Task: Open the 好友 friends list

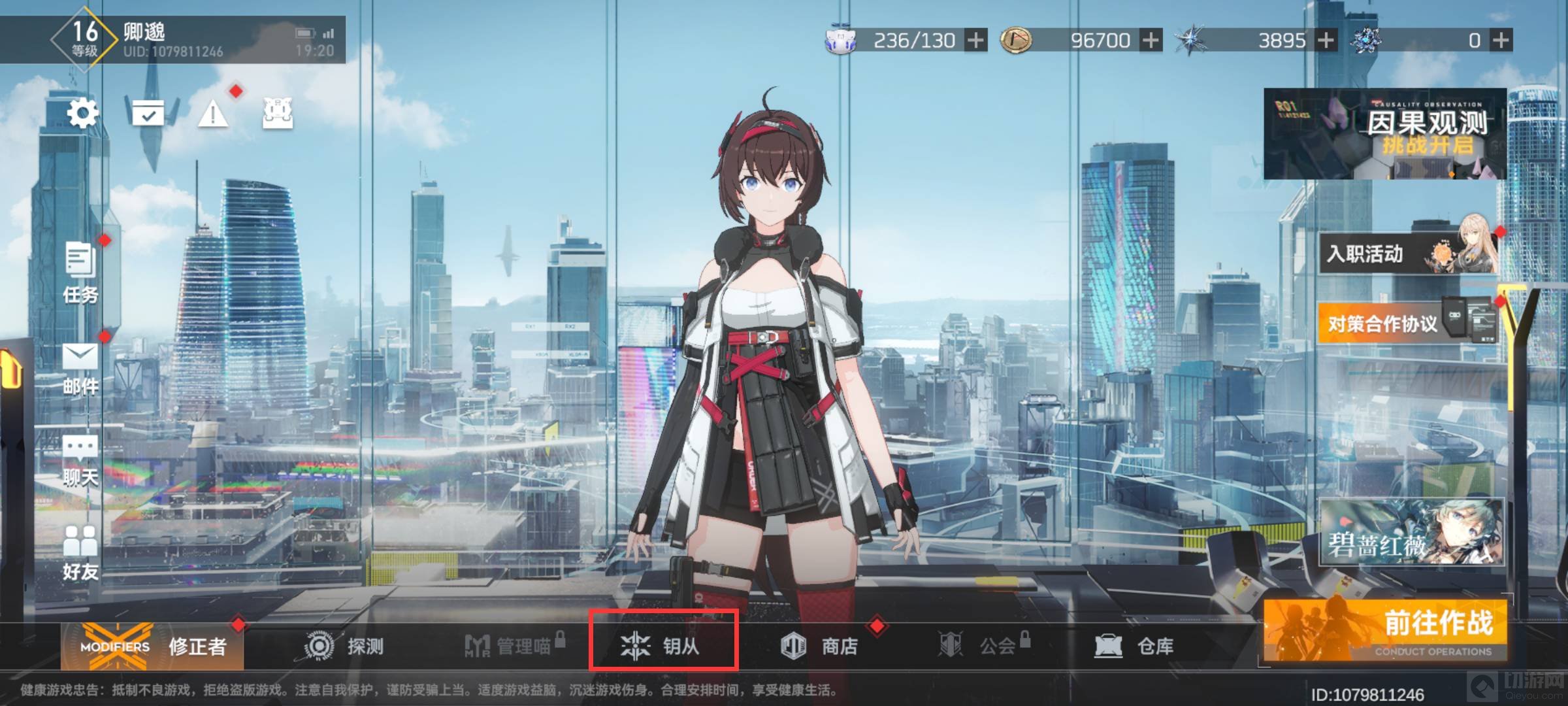Action: (80, 553)
